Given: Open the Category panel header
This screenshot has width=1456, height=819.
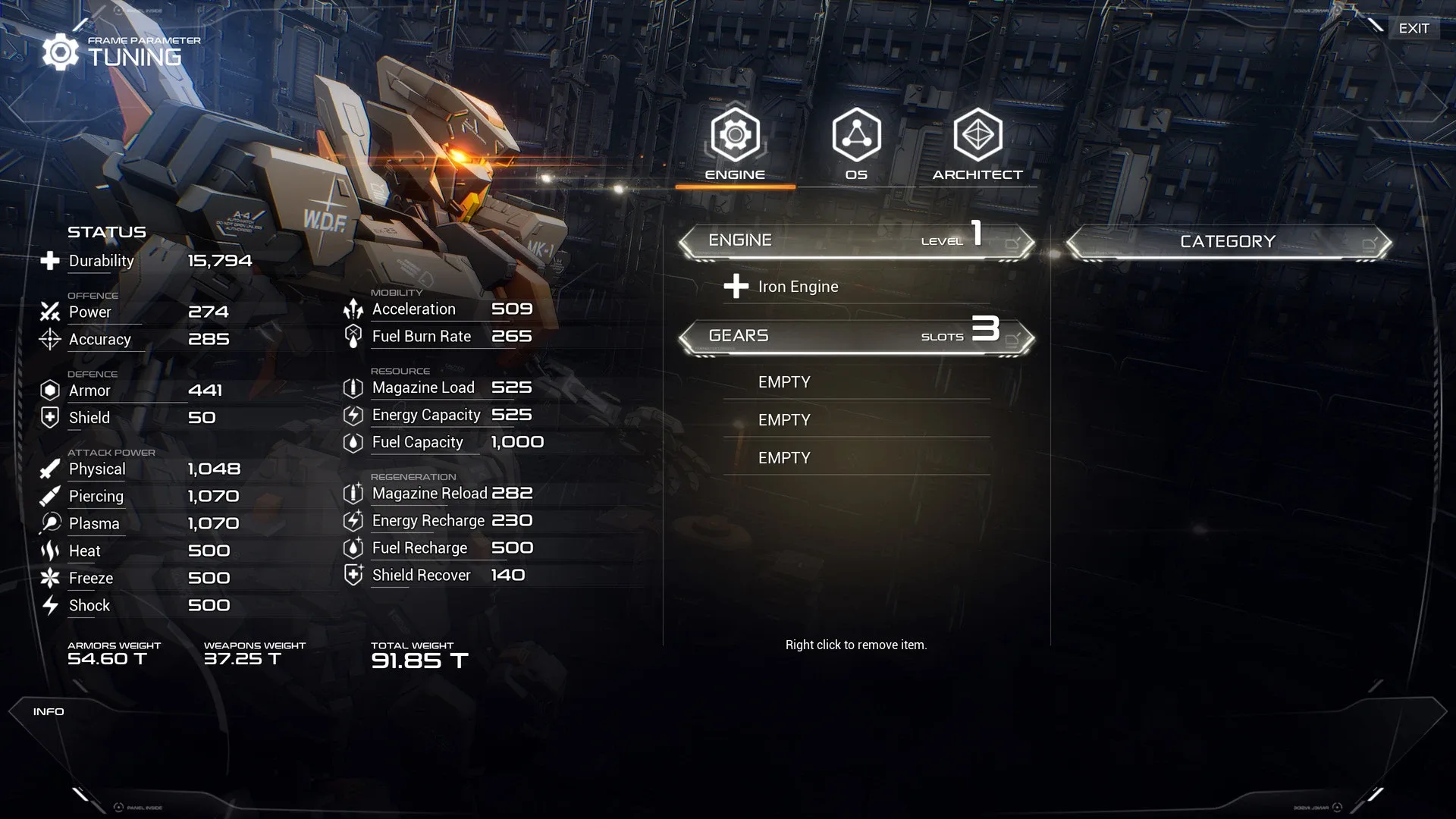Looking at the screenshot, I should pyautogui.click(x=1228, y=242).
